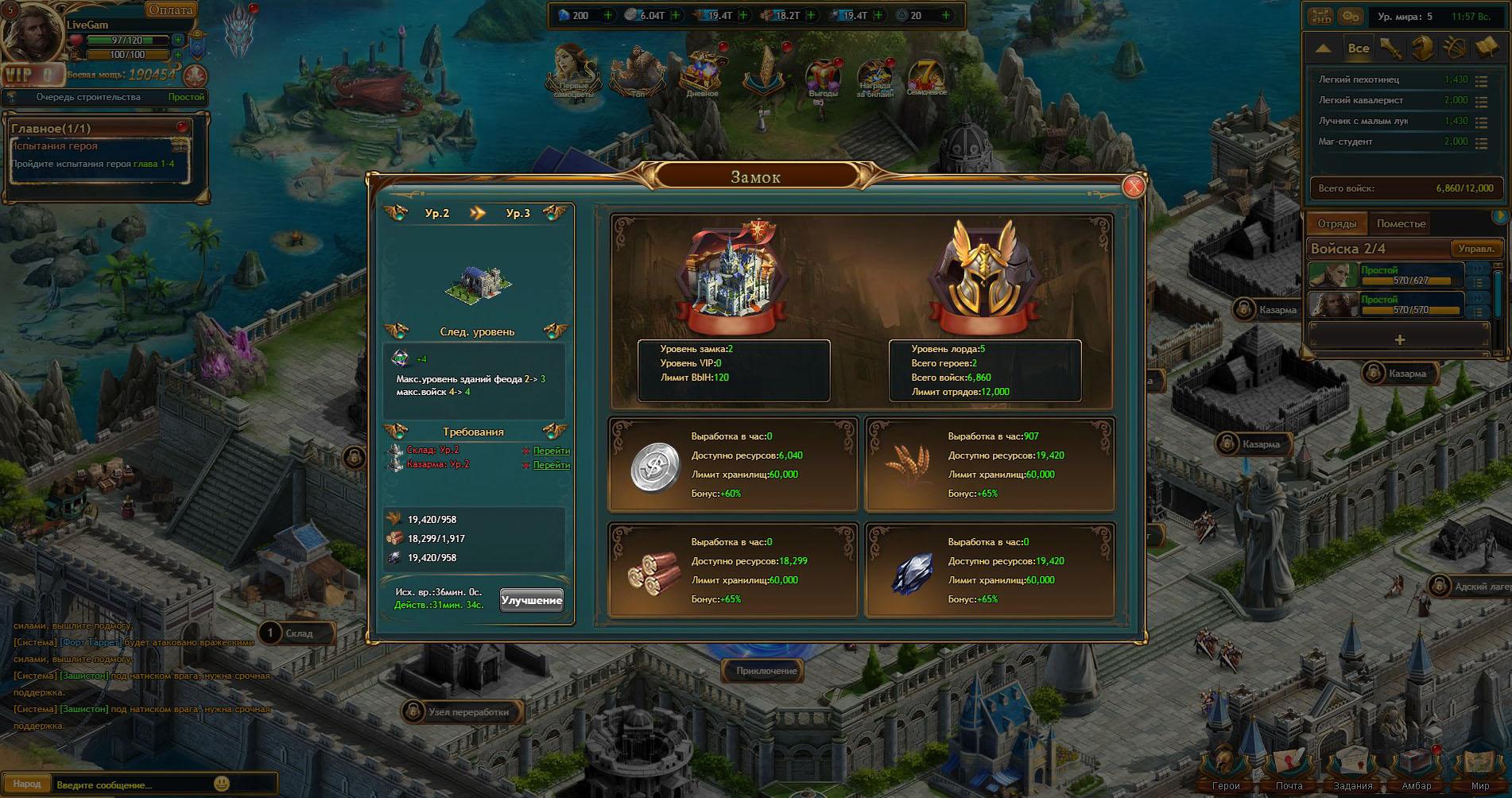Open the Оплата payment button
The height and width of the screenshot is (798, 1512).
point(170,10)
